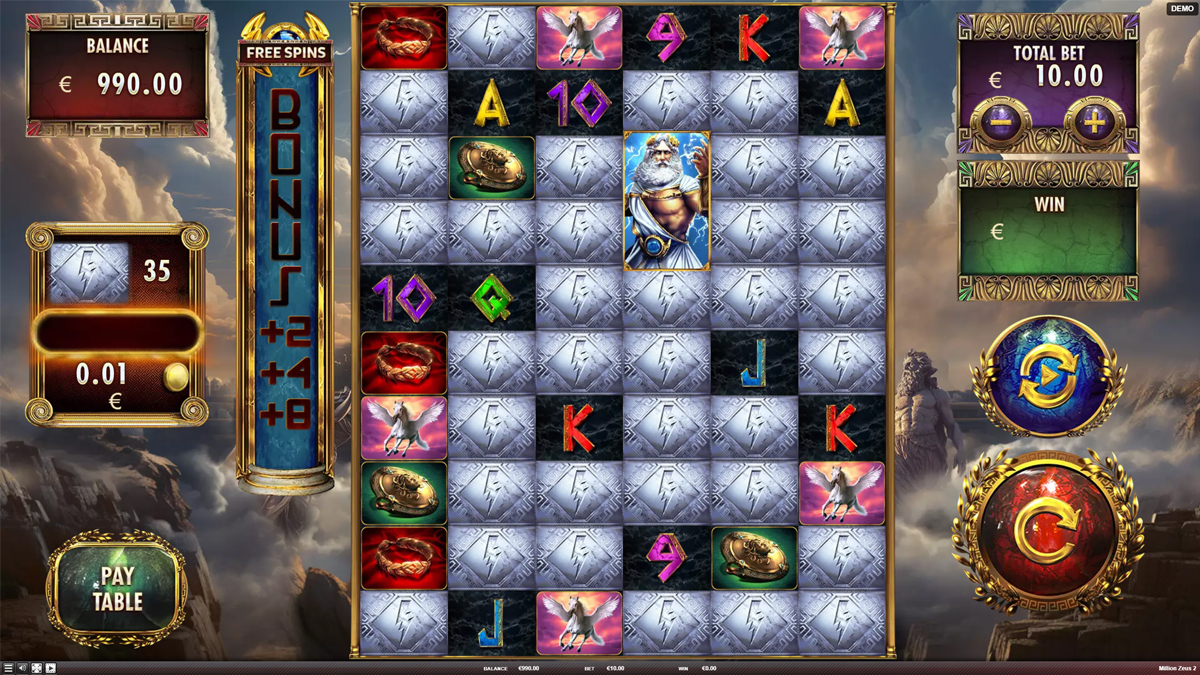This screenshot has width=1200, height=675.
Task: Increase the total bet with the plus button
Action: point(1094,124)
